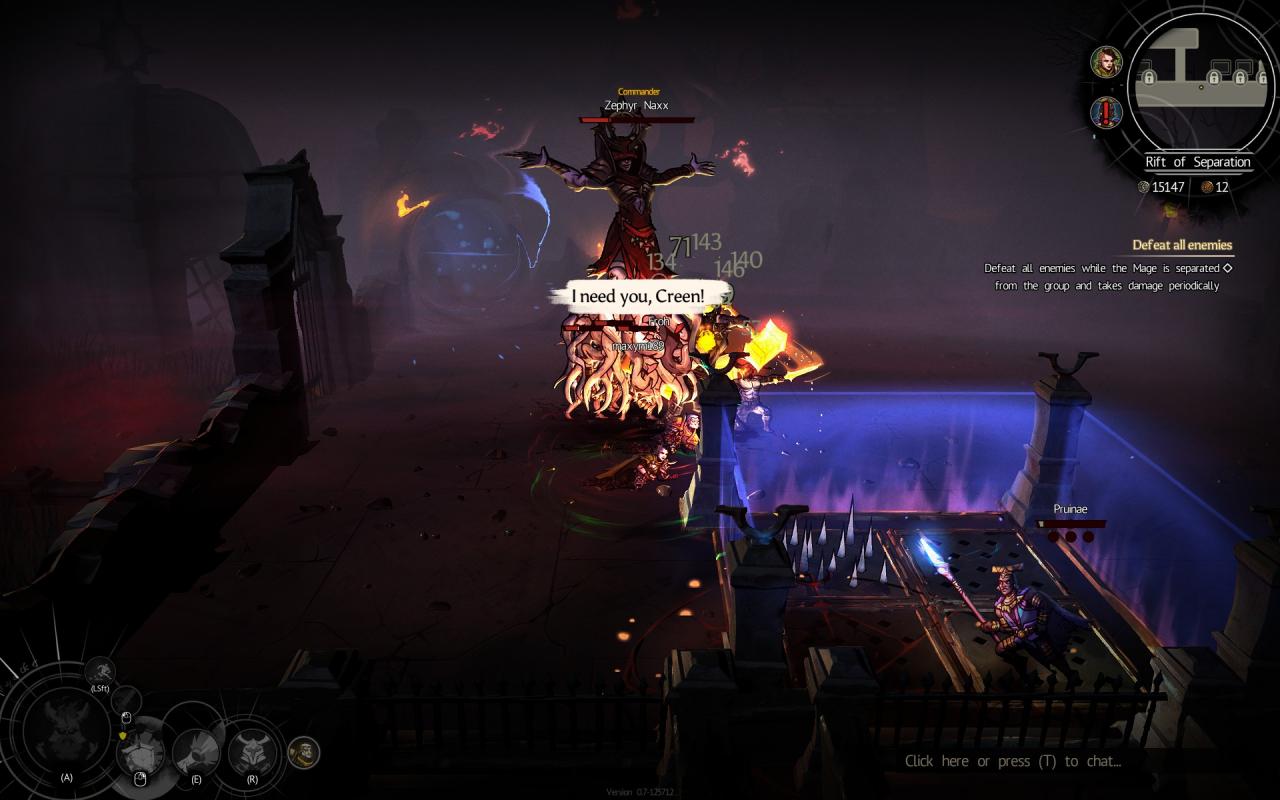This screenshot has height=800, width=1280.
Task: Activate the dash ability icon
Action: point(100,671)
